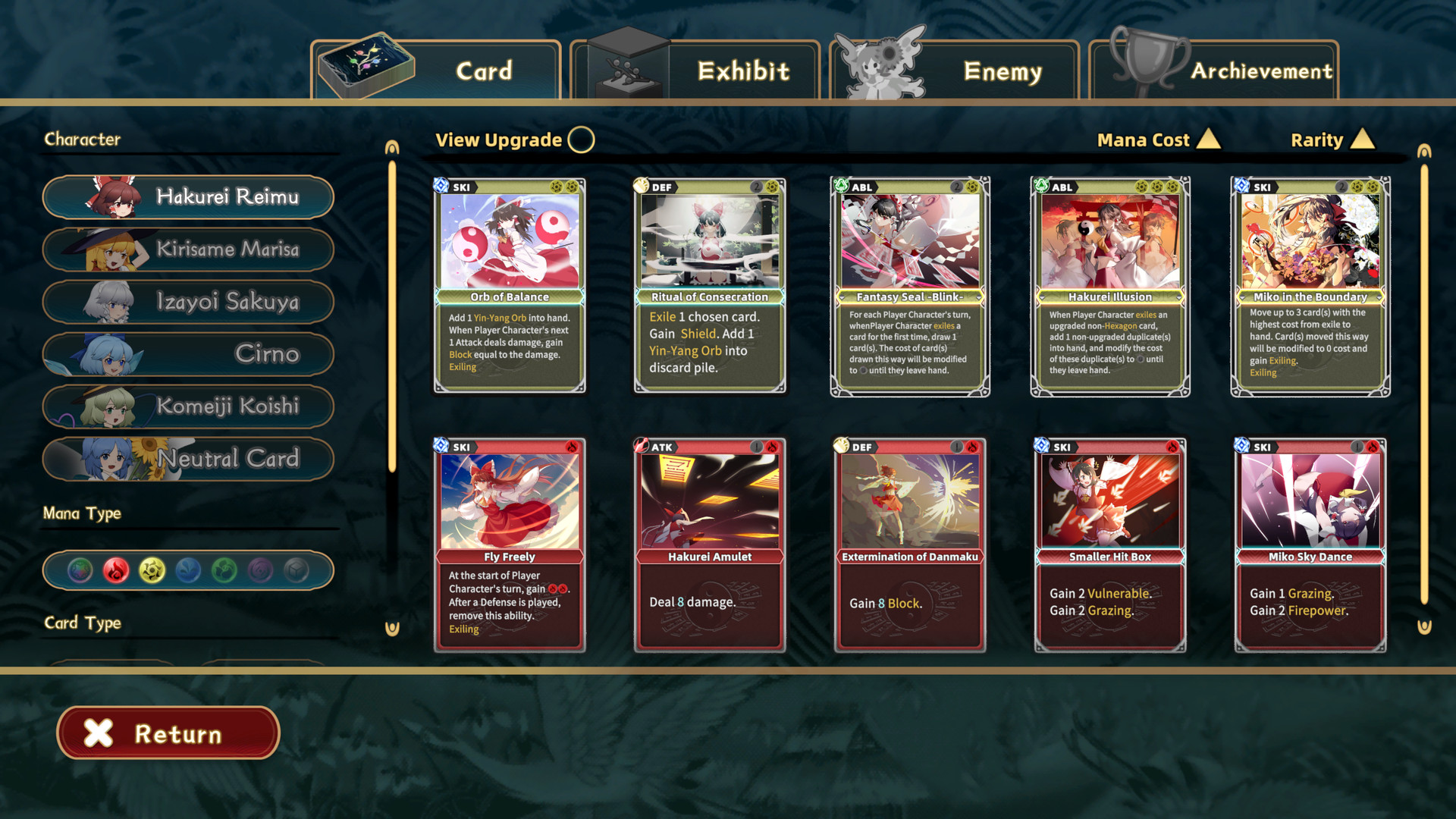Screen dimensions: 1456x819
Task: Change Rarity sort direction
Action: pyautogui.click(x=1332, y=140)
